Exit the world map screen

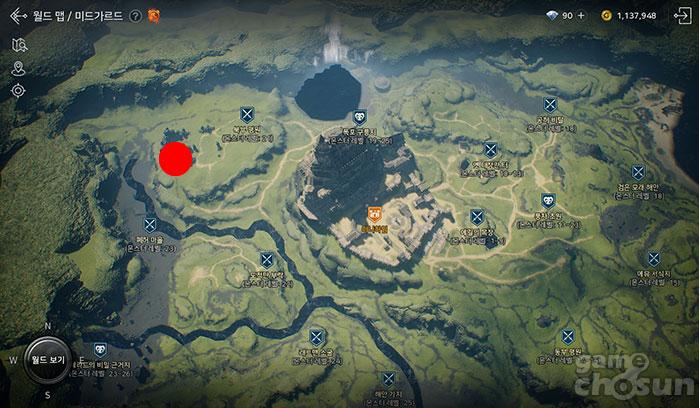(683, 15)
